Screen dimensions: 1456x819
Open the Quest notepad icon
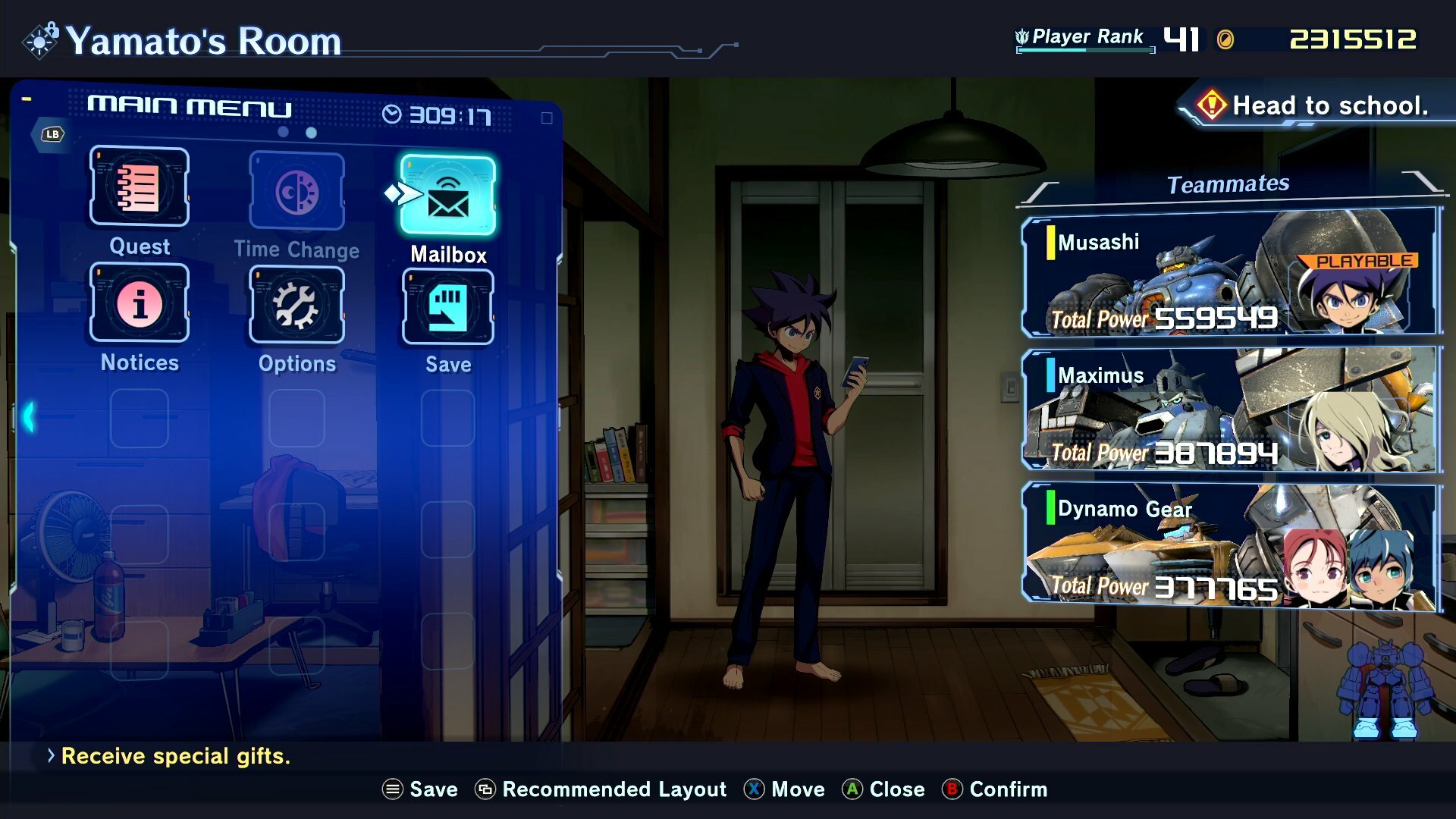pos(139,188)
